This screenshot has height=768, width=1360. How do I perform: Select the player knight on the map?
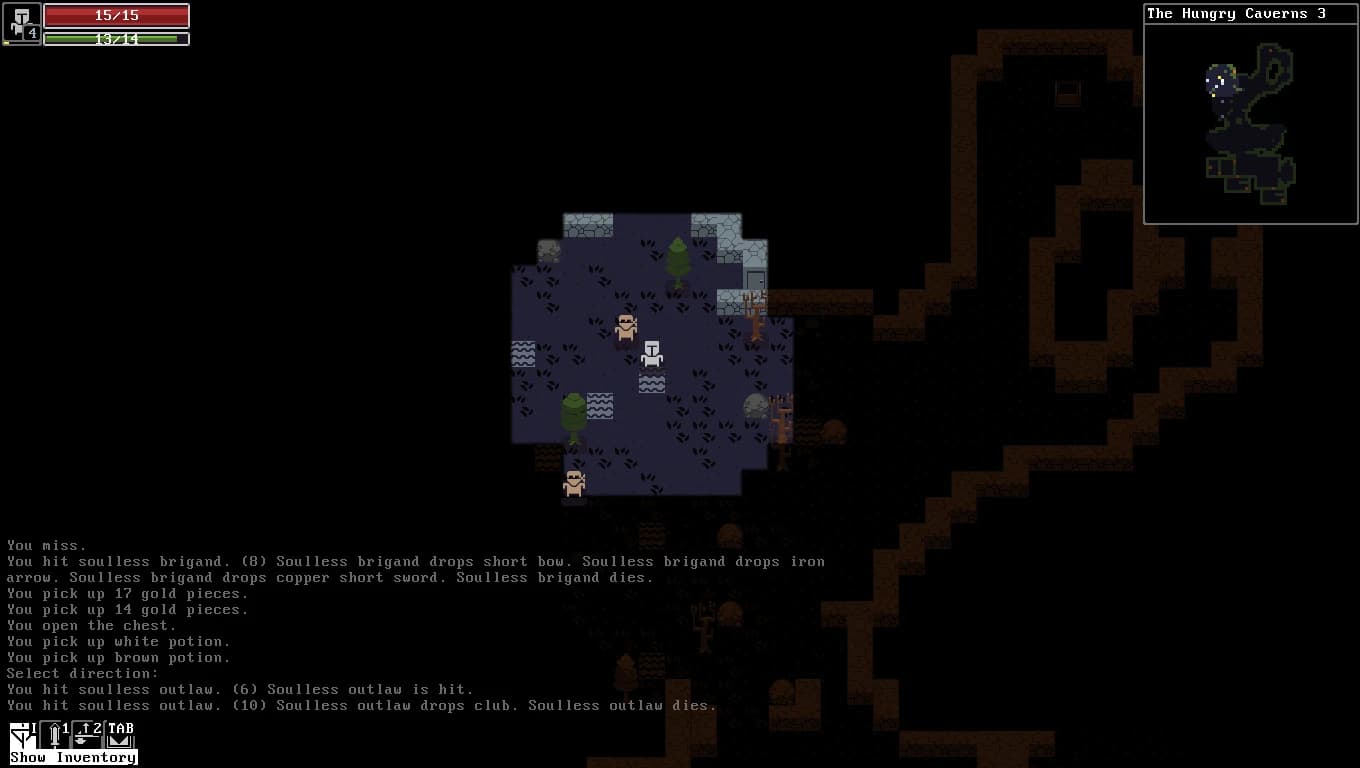[652, 355]
